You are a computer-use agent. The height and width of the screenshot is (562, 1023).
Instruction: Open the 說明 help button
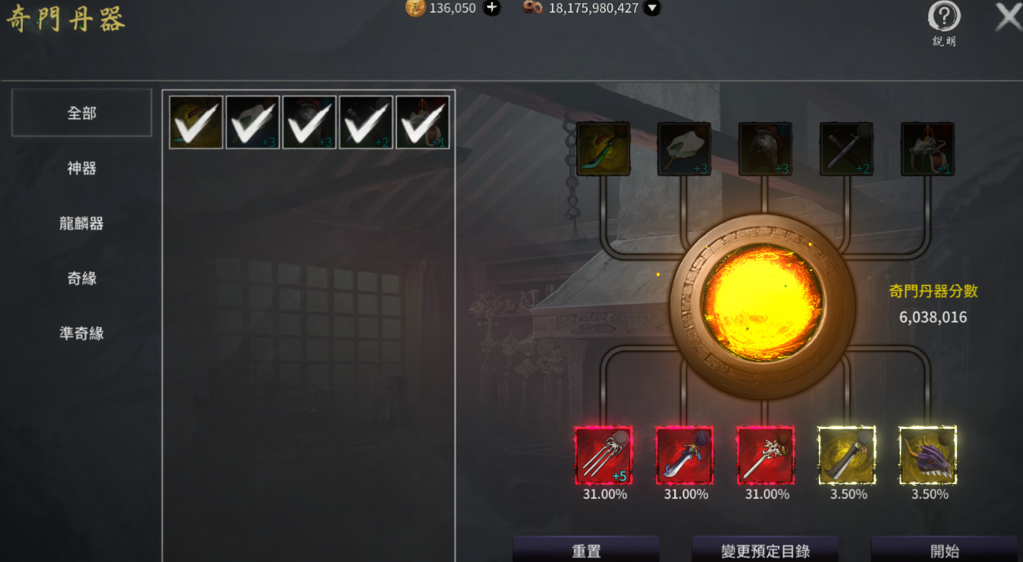click(x=944, y=18)
